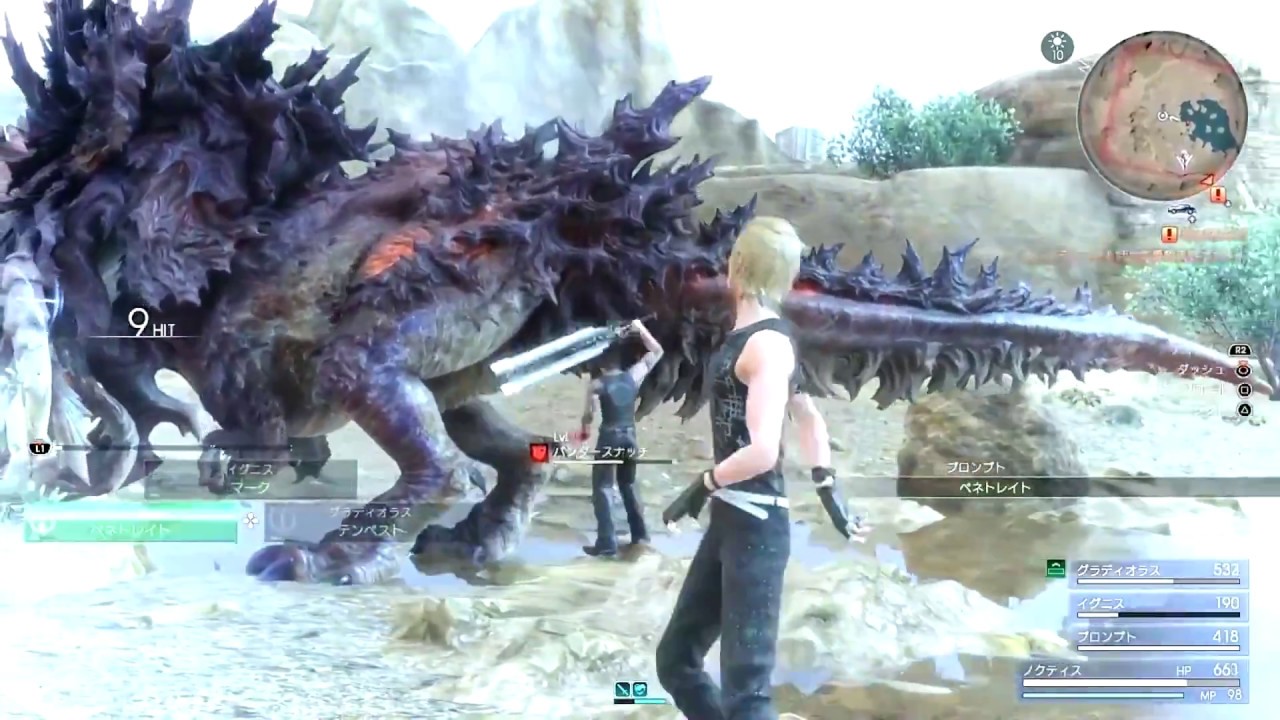Click the 9 HIT counter display
1280x720 pixels.
click(150, 324)
